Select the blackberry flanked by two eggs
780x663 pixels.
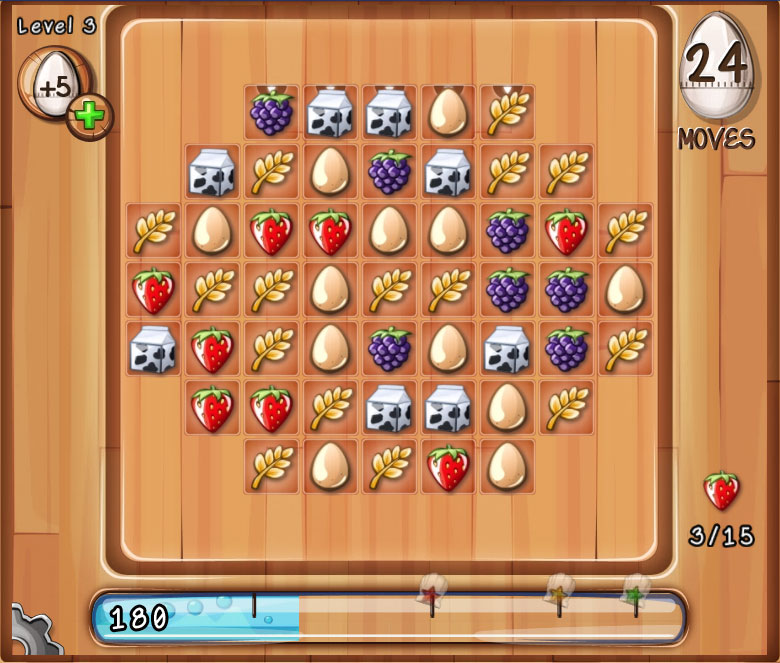click(x=390, y=349)
